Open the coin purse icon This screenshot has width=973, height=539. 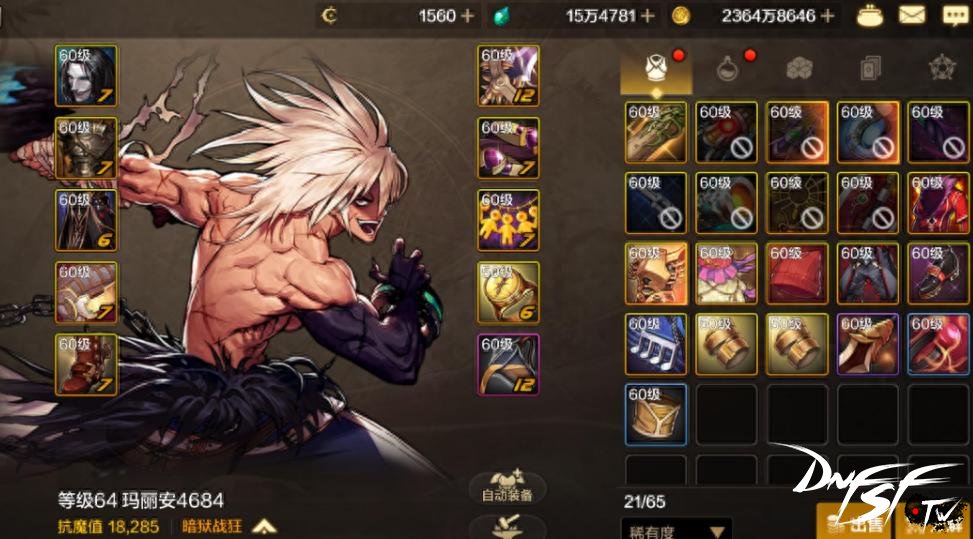(863, 15)
